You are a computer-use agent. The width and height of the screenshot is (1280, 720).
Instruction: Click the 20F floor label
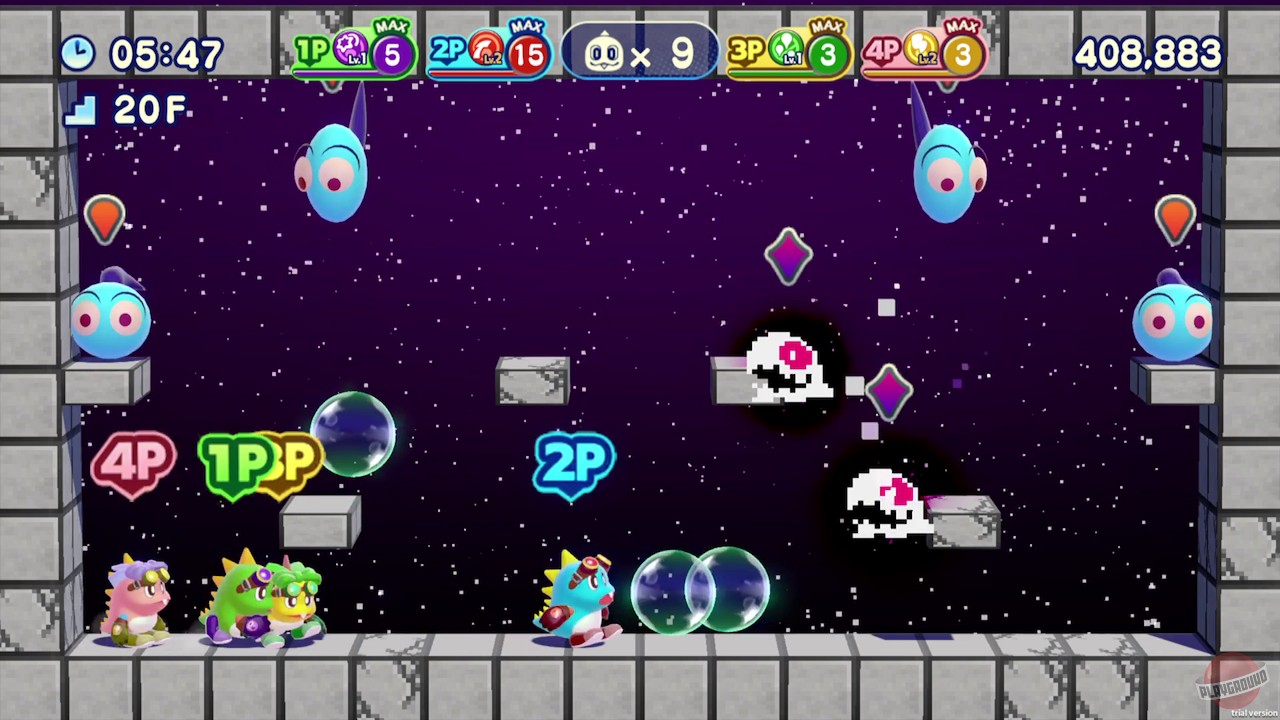pyautogui.click(x=148, y=111)
